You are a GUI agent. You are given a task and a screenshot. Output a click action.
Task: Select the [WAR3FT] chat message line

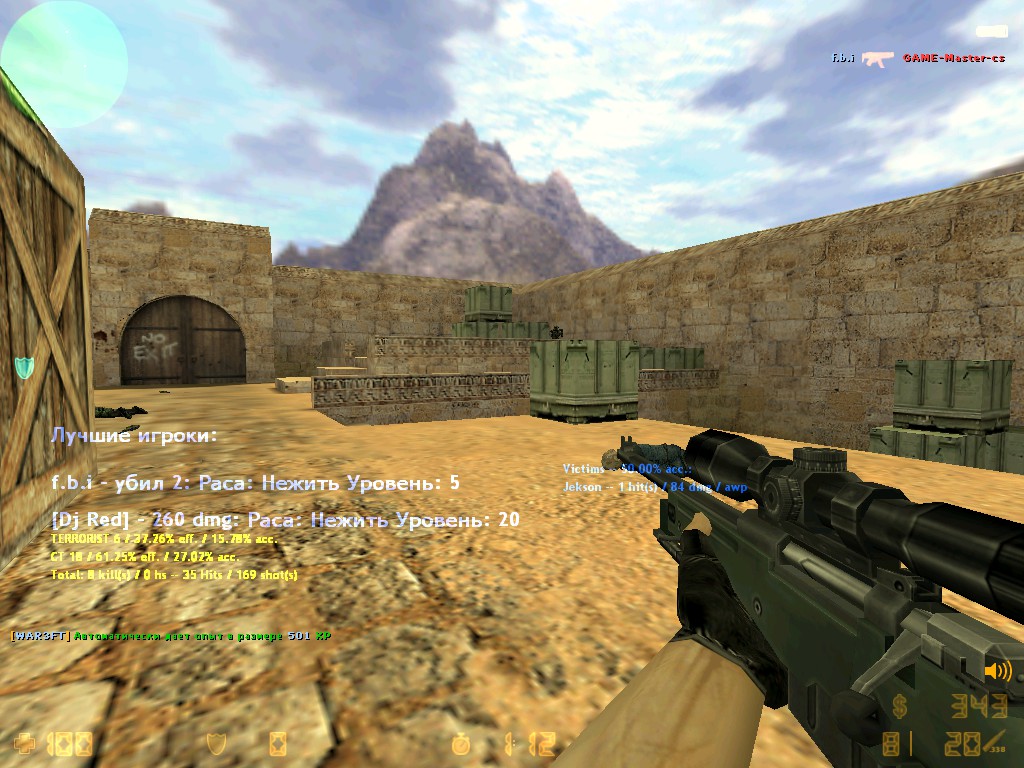(x=170, y=636)
